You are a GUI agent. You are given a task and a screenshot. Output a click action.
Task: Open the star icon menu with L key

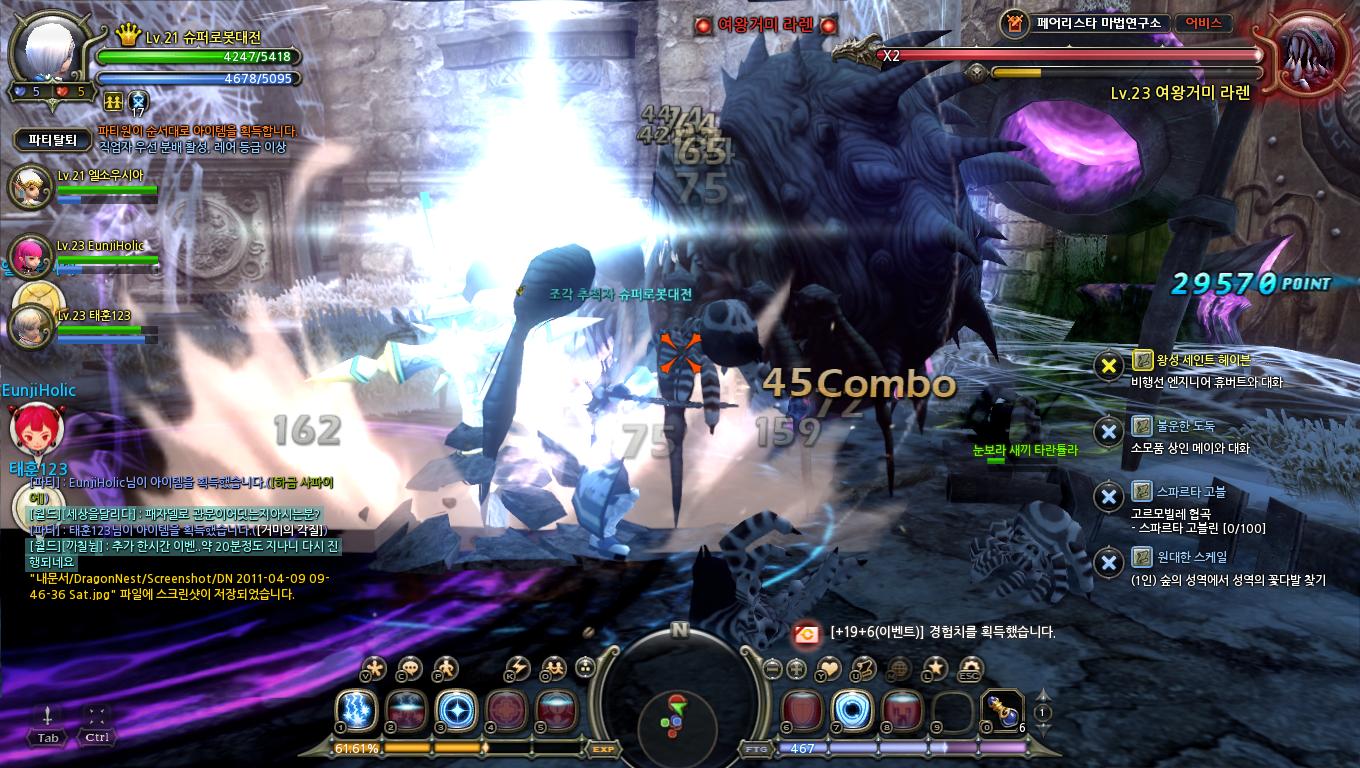point(934,668)
